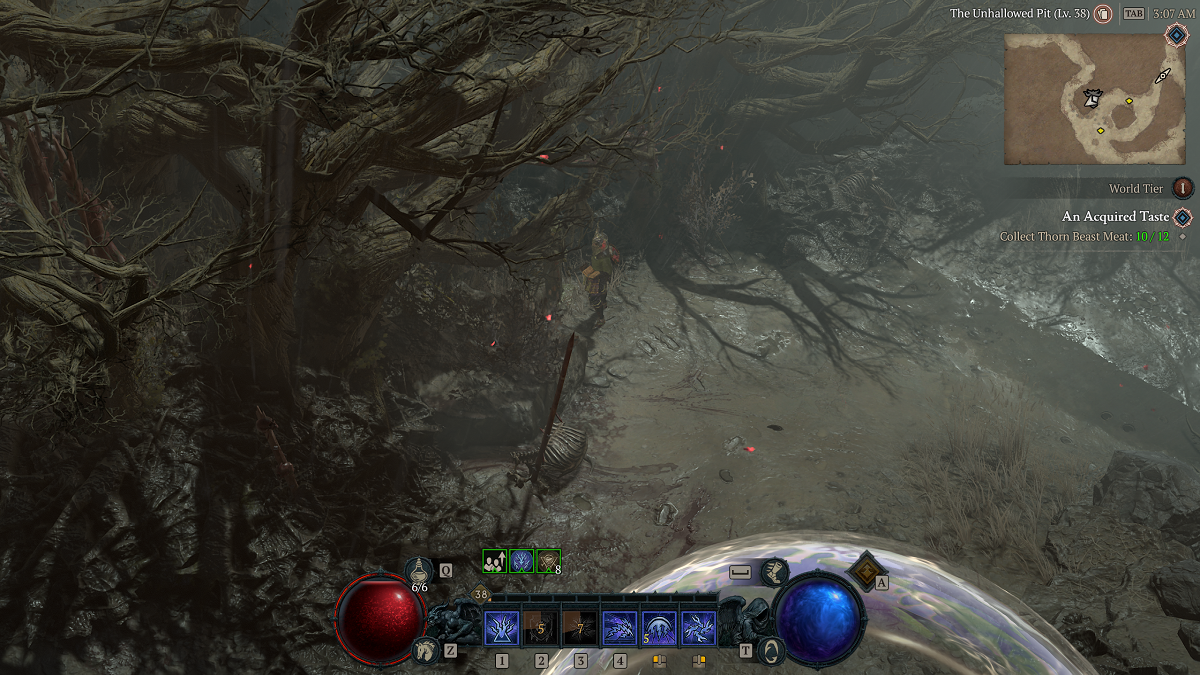The image size is (1200, 675).
Task: Activate the skill with 5 charges
Action: pos(659,629)
